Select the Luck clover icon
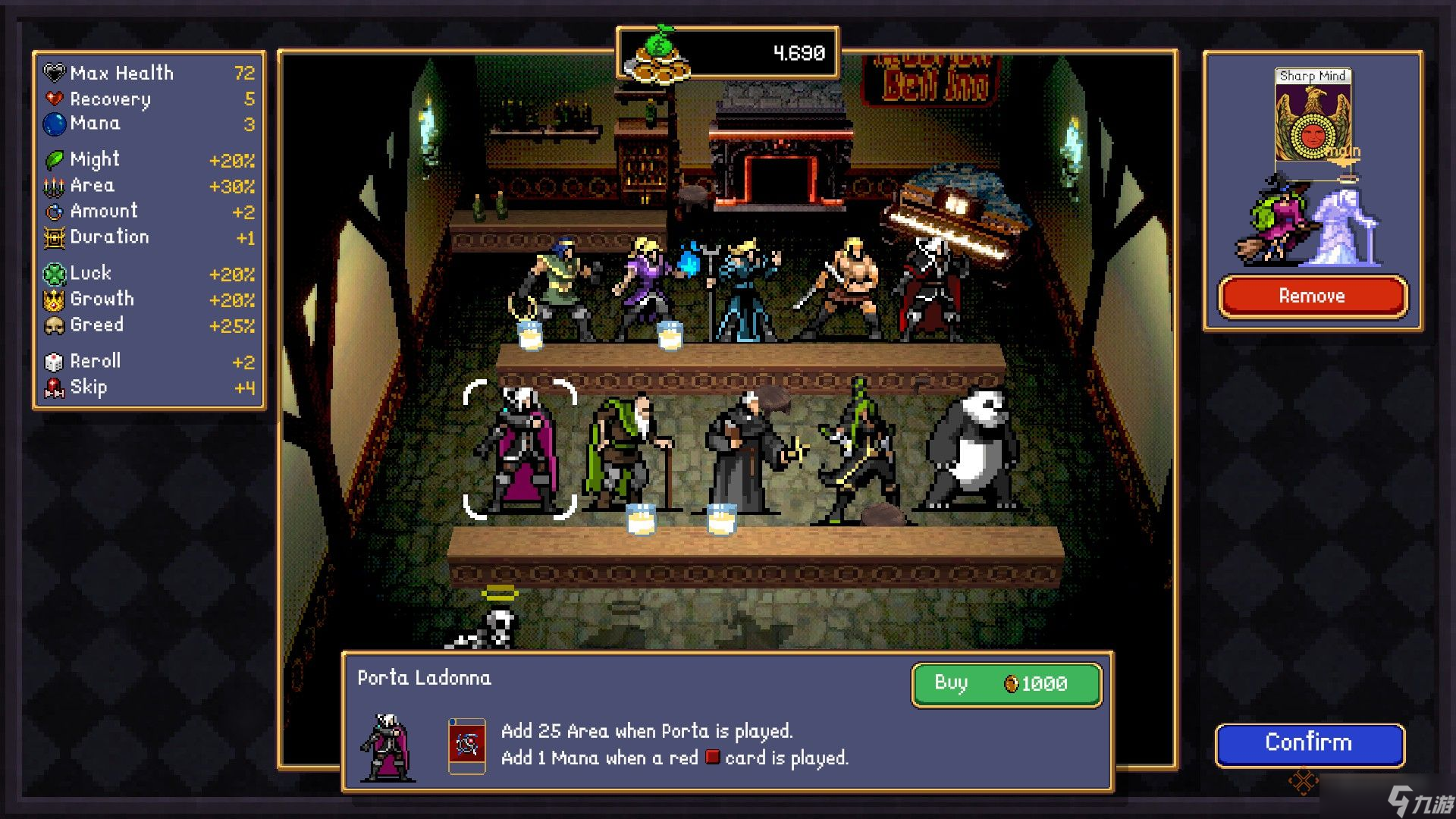Viewport: 1456px width, 819px height. click(53, 274)
